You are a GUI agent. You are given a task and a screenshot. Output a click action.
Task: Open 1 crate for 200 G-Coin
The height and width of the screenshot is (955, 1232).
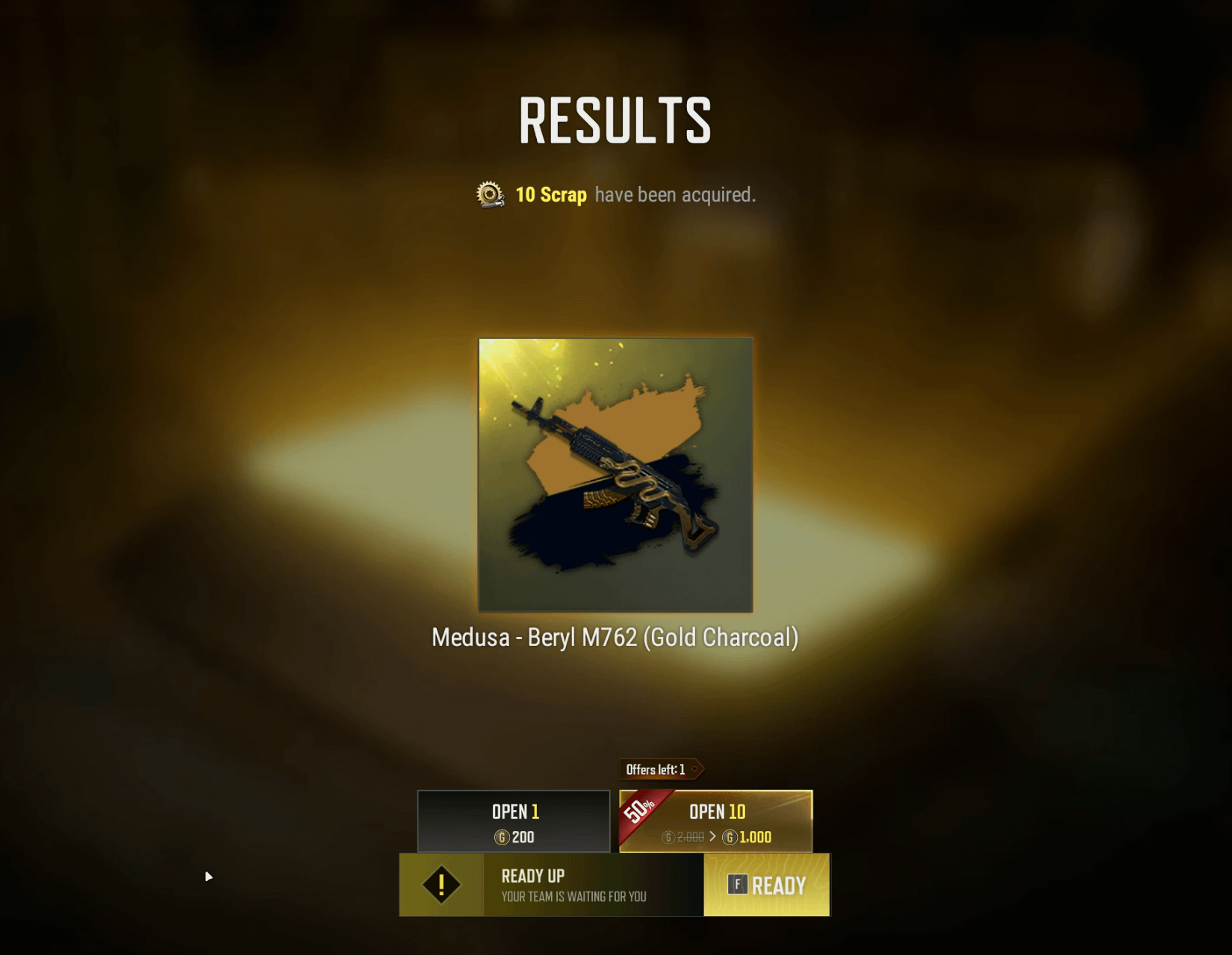click(514, 821)
